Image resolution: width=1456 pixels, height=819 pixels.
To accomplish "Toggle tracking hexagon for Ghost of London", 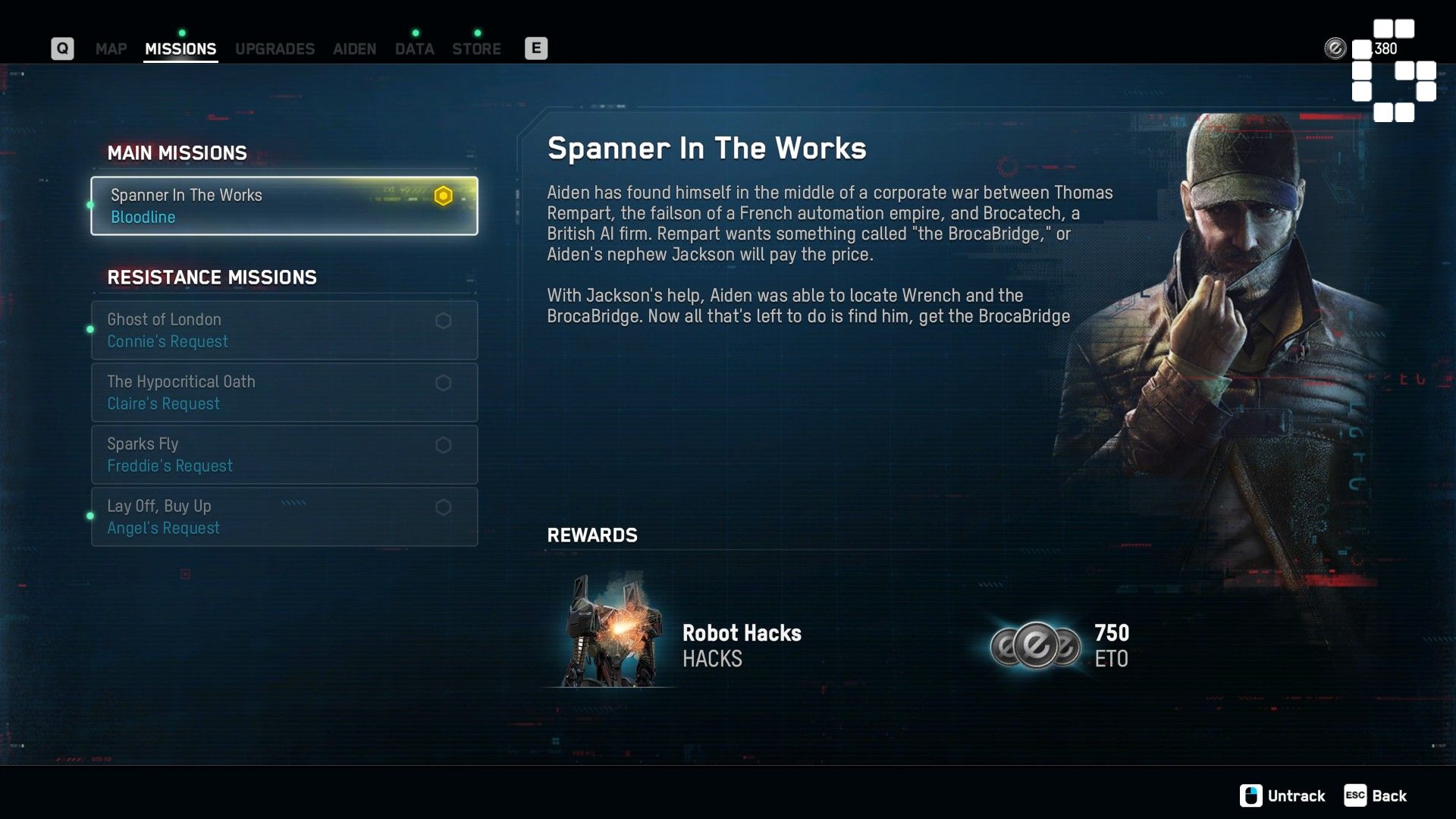I will [444, 320].
